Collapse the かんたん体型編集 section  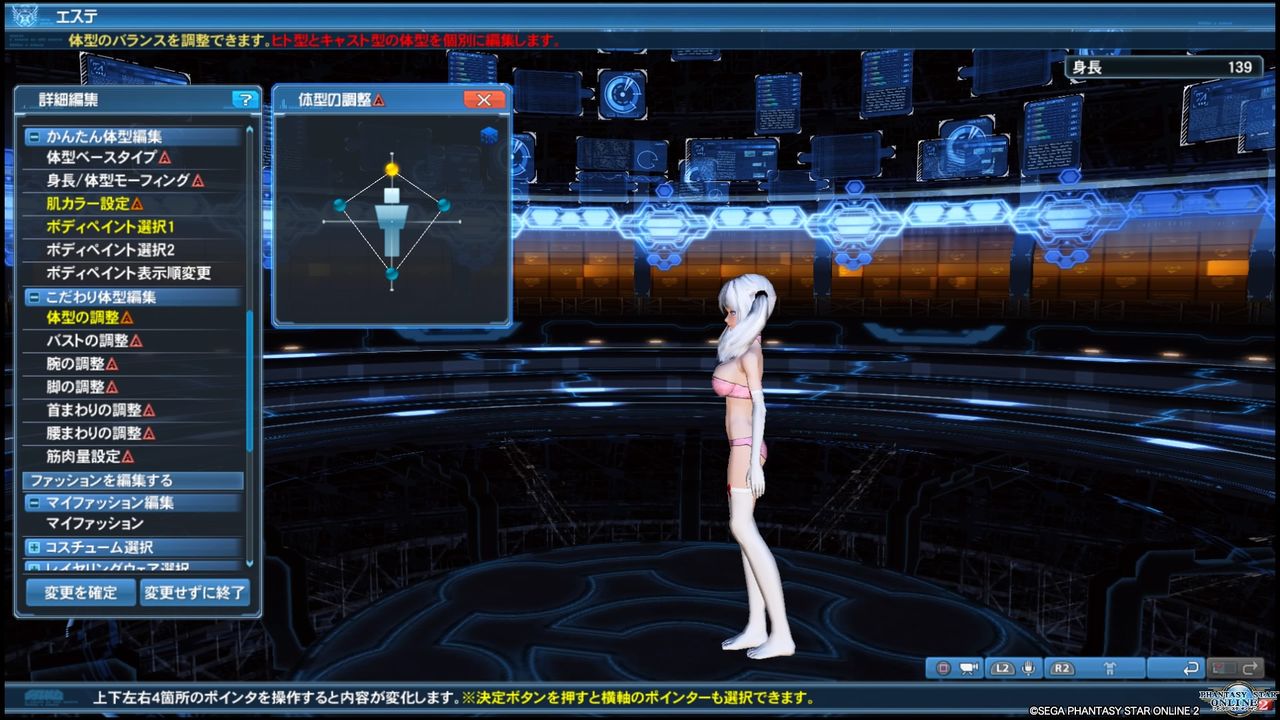[x=33, y=136]
